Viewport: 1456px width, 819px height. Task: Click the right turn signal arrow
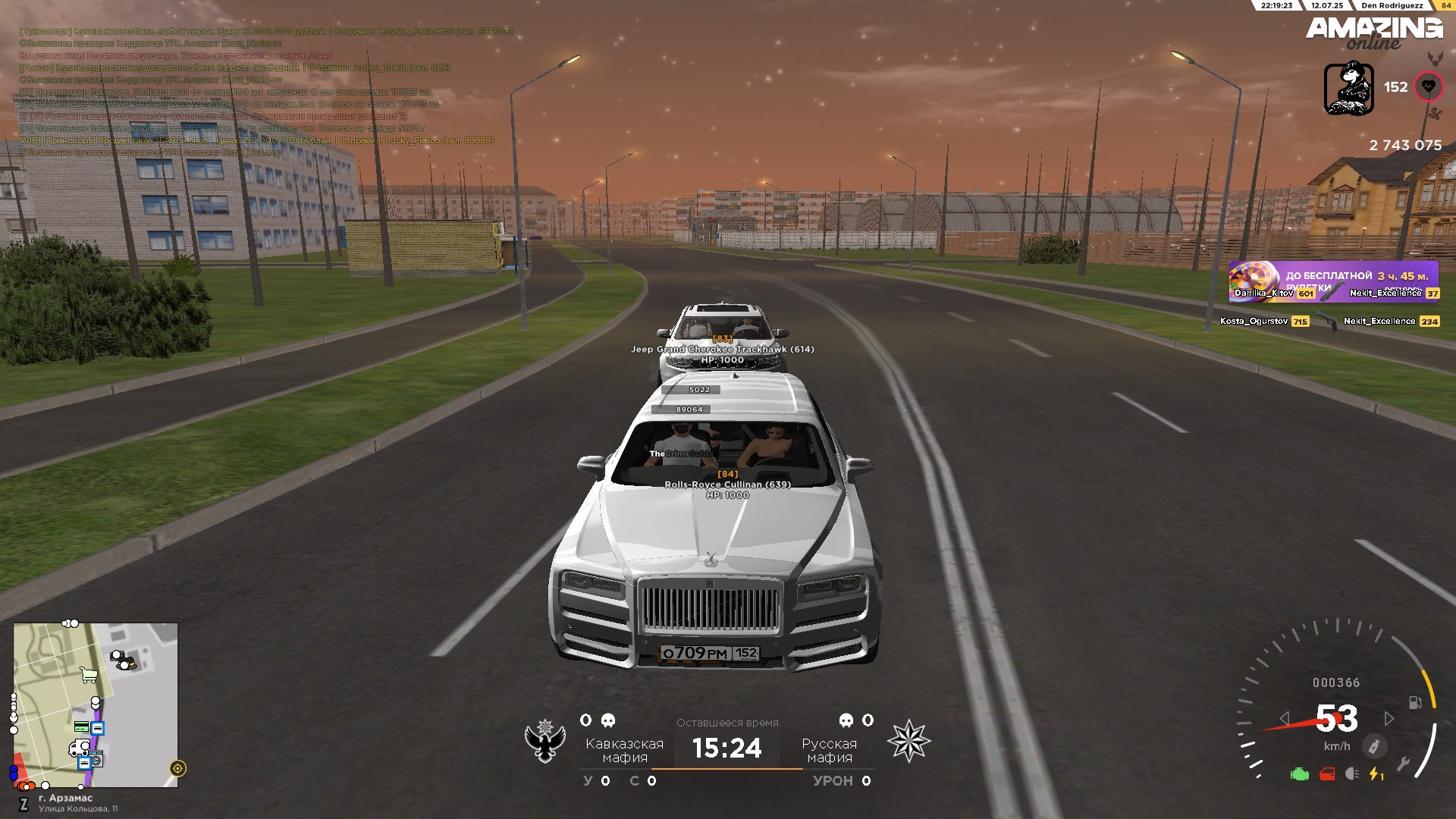pos(1389,718)
